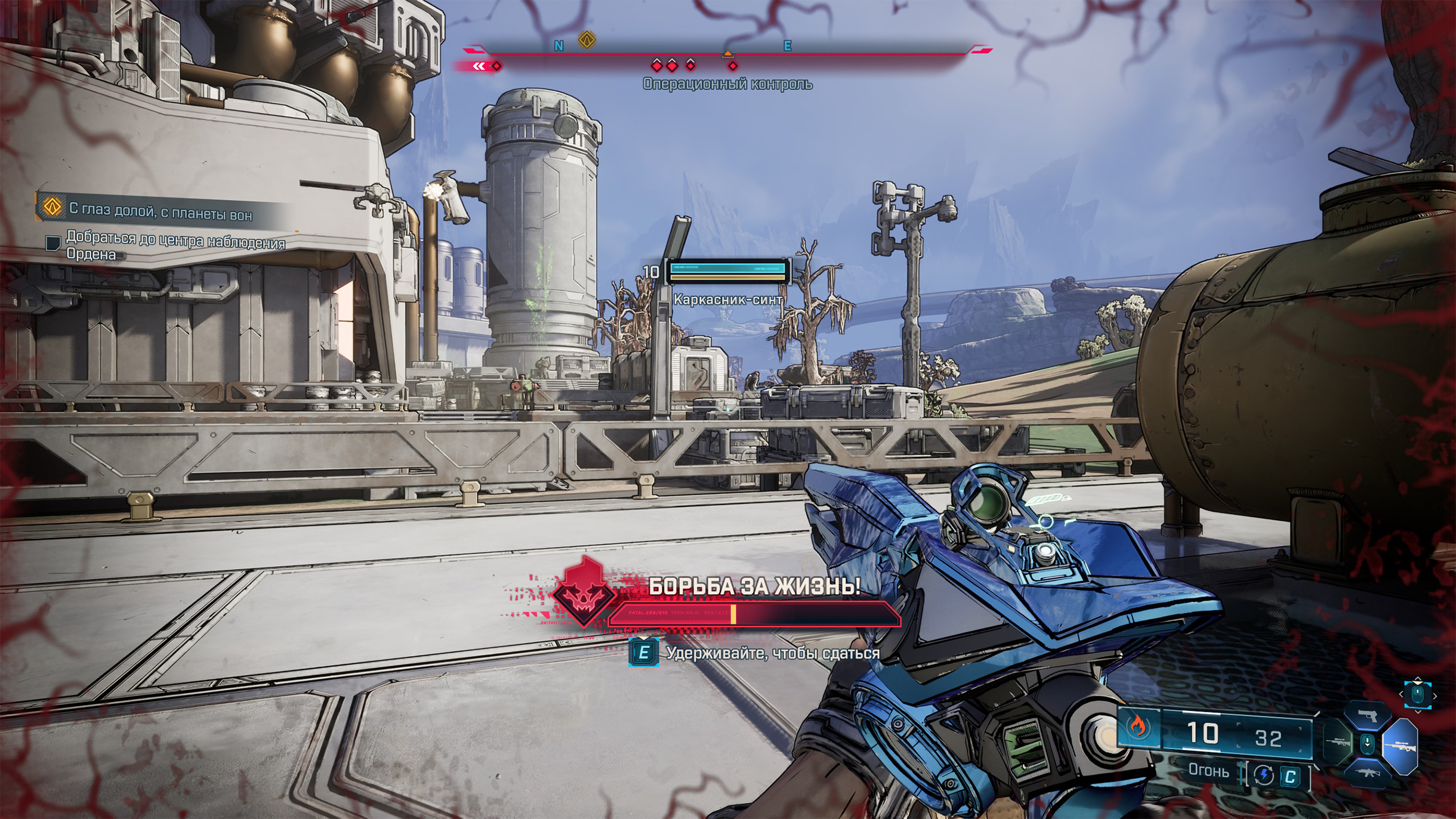Choose the green-outlined sniper rifle slot
Image resolution: width=1456 pixels, height=819 pixels.
(1338, 743)
